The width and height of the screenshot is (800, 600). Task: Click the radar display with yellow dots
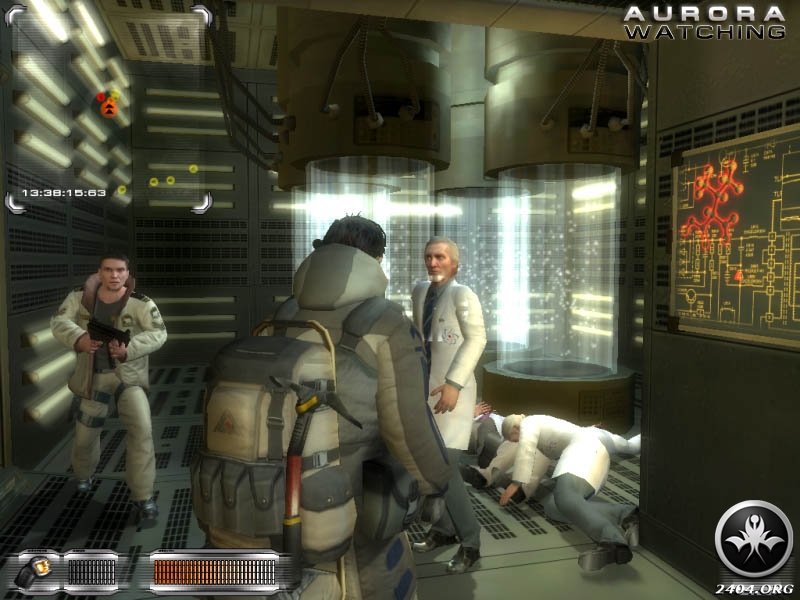click(109, 108)
